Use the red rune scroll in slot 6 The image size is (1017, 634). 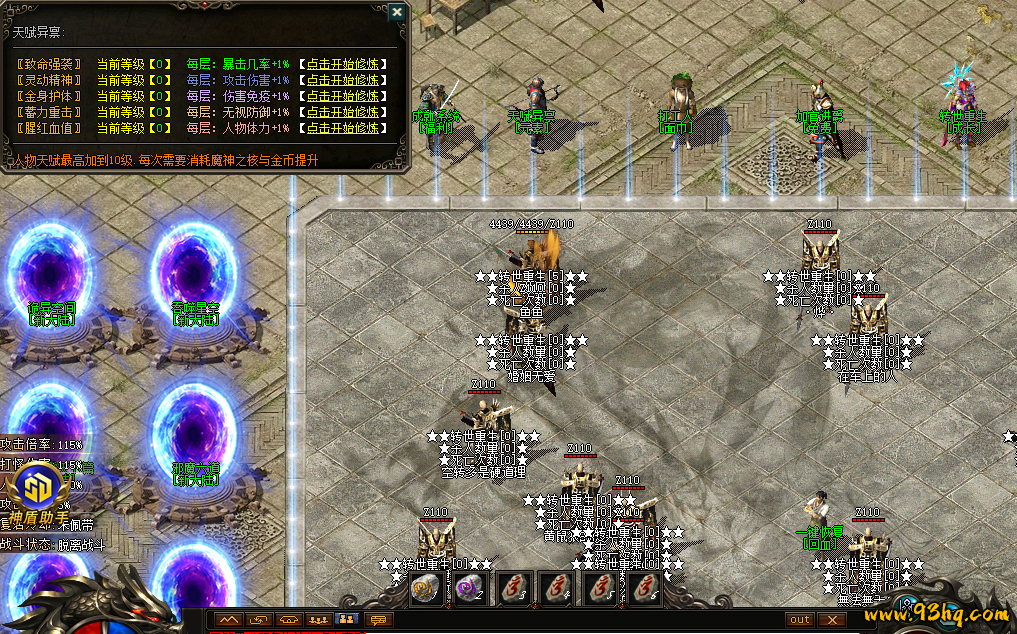pos(643,589)
